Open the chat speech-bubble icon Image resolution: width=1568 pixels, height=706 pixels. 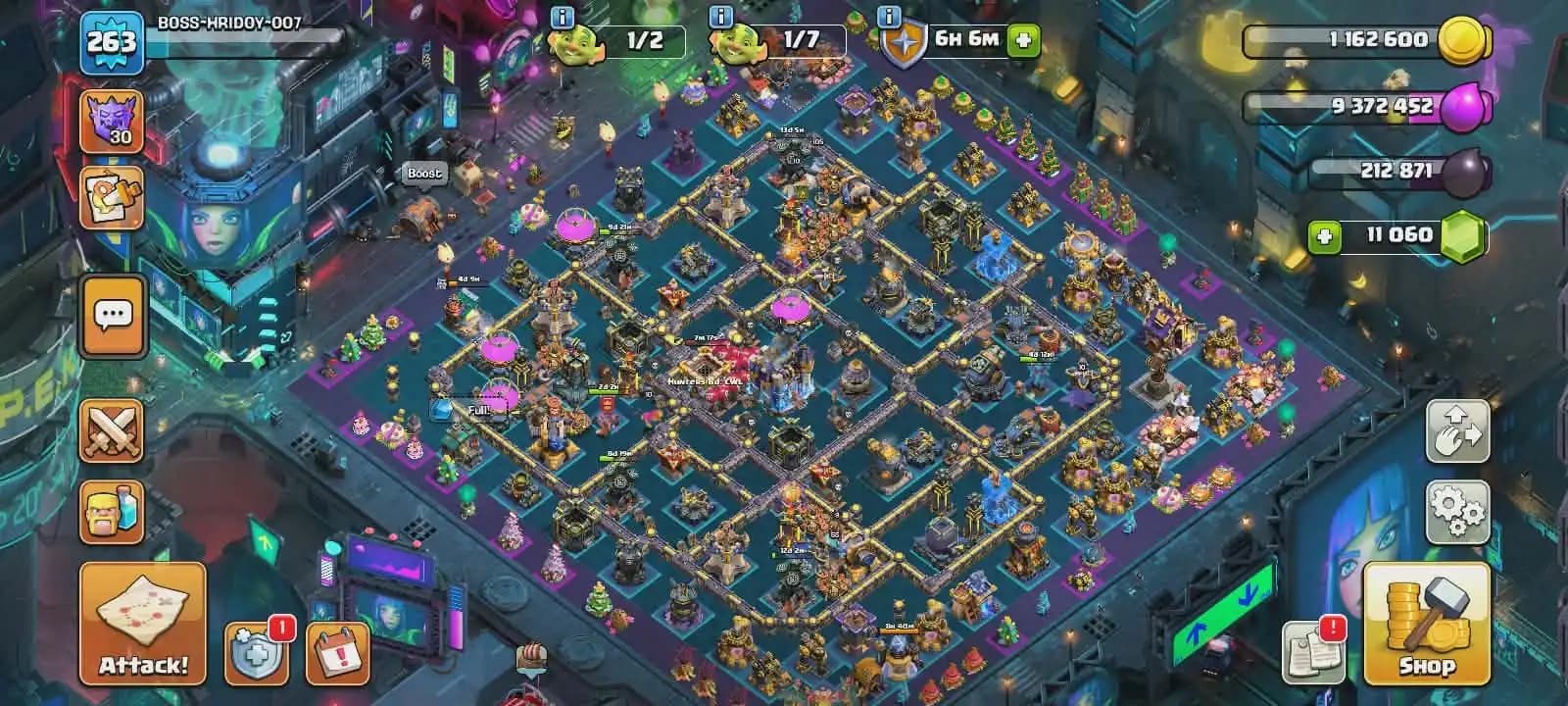point(111,314)
